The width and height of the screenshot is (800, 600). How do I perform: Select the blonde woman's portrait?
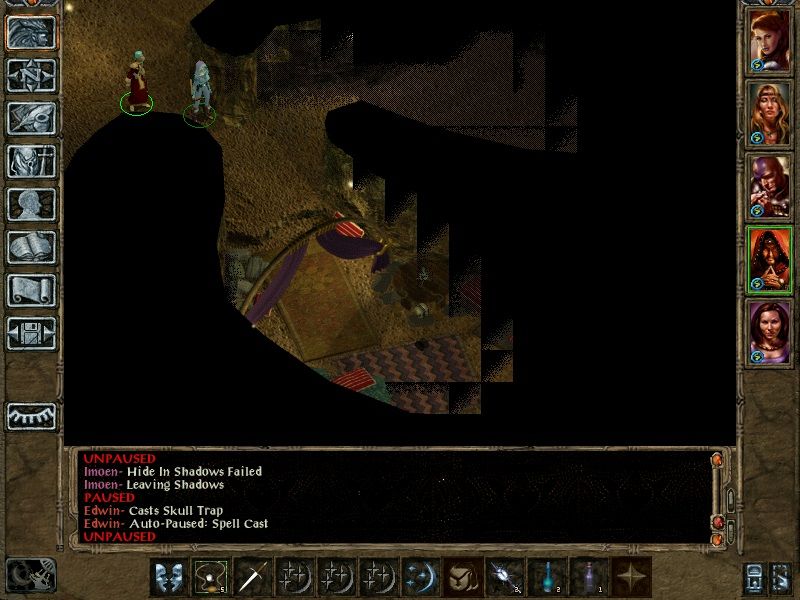[x=770, y=112]
